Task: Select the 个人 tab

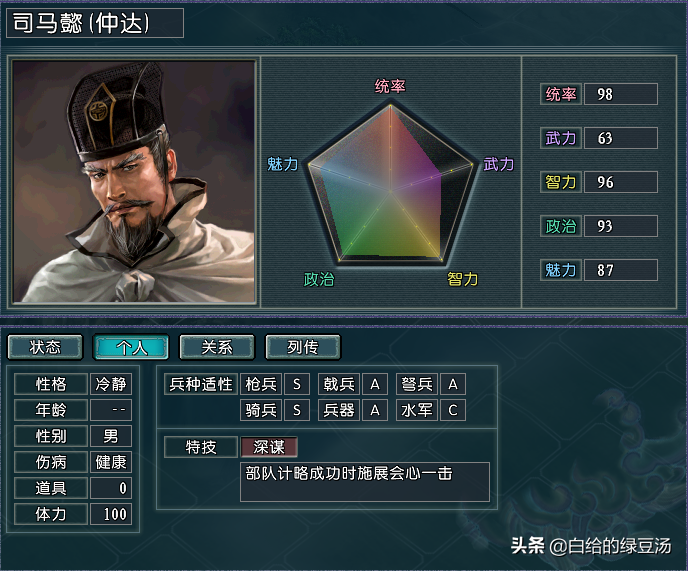Action: click(x=131, y=347)
